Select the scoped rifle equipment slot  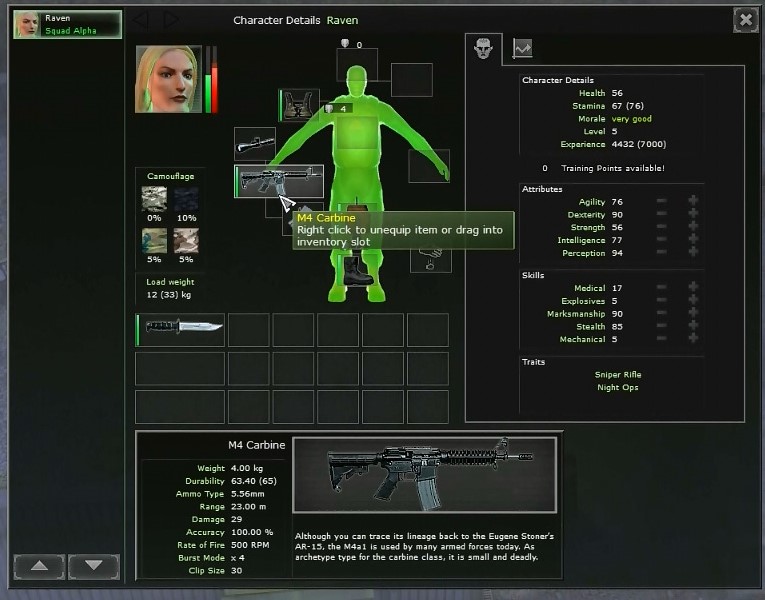pyautogui.click(x=254, y=144)
